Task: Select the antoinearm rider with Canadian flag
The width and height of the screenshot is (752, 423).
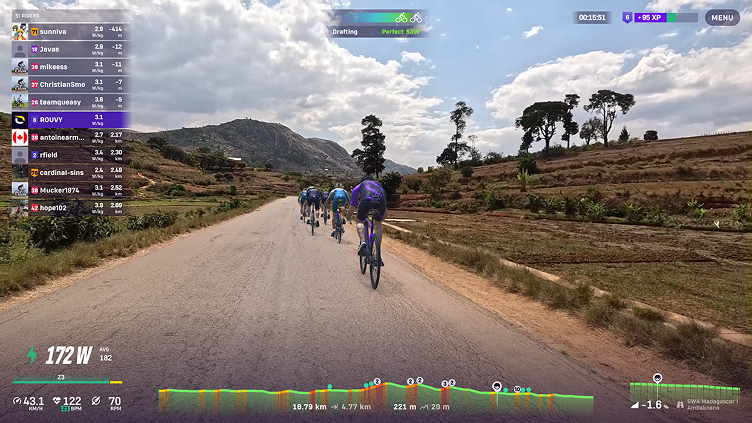Action: pyautogui.click(x=70, y=137)
